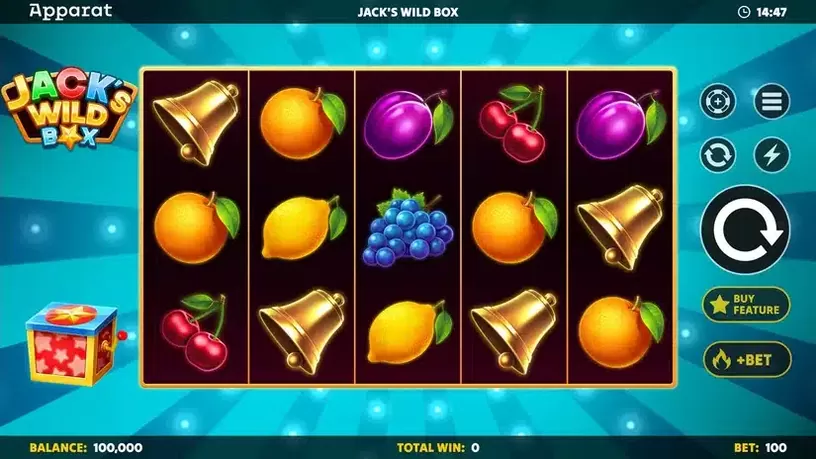Toggle turbo mode with the lightning bolt
Image resolution: width=816 pixels, height=459 pixels.
771,154
